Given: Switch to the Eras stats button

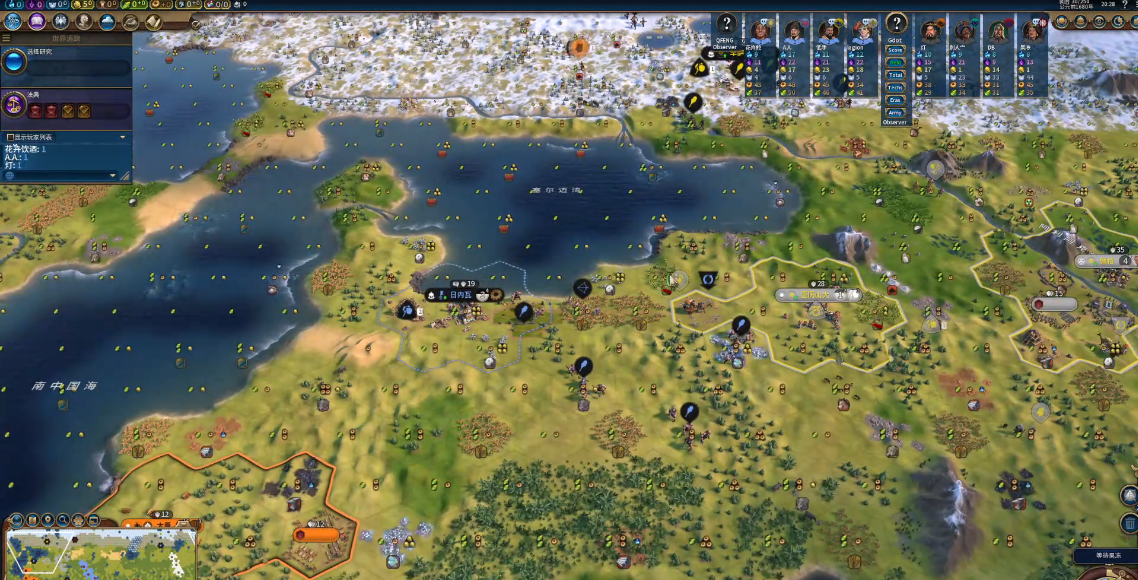Looking at the screenshot, I should click(x=895, y=100).
